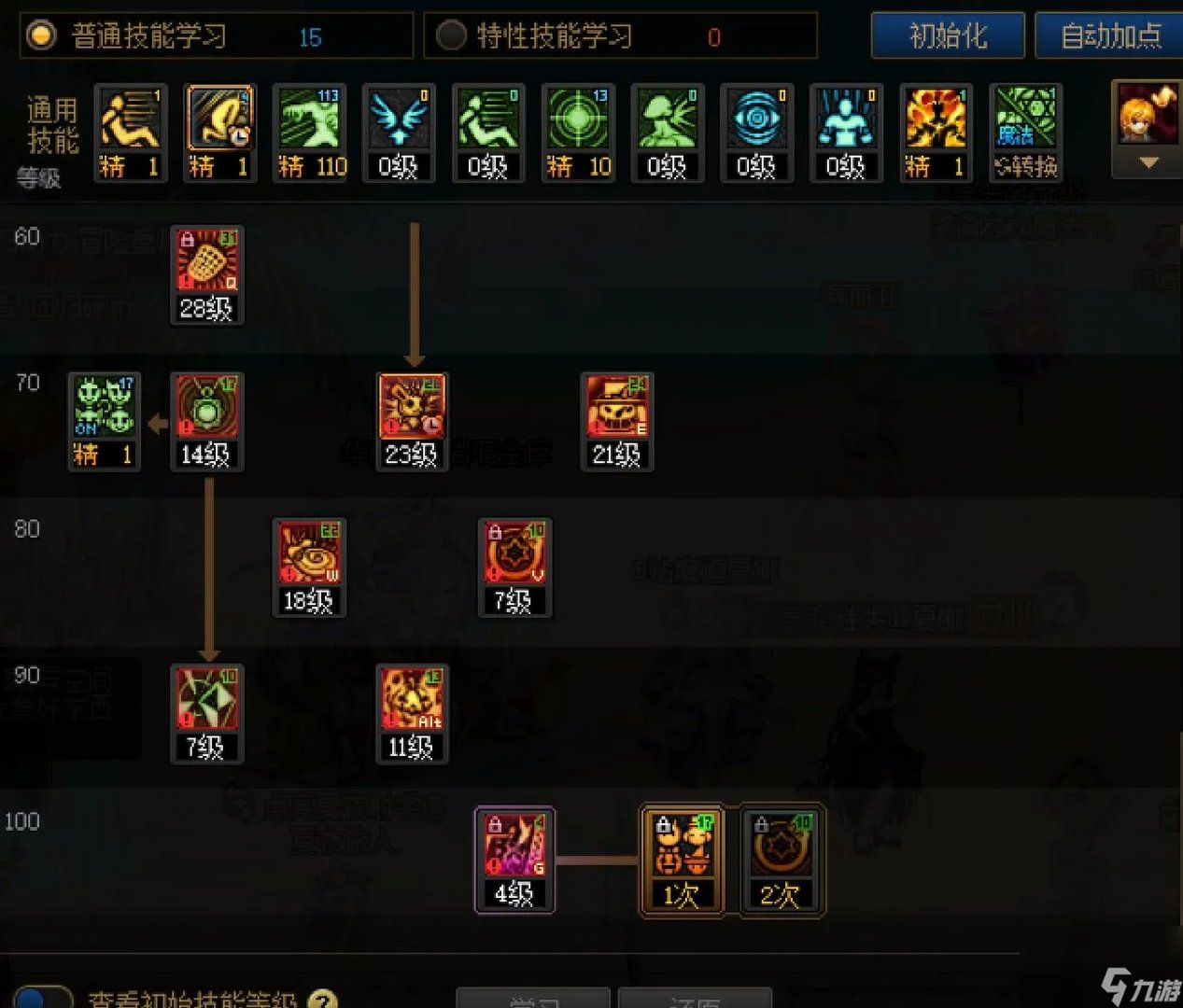Choose the green beetle skill at 14级

pos(207,408)
